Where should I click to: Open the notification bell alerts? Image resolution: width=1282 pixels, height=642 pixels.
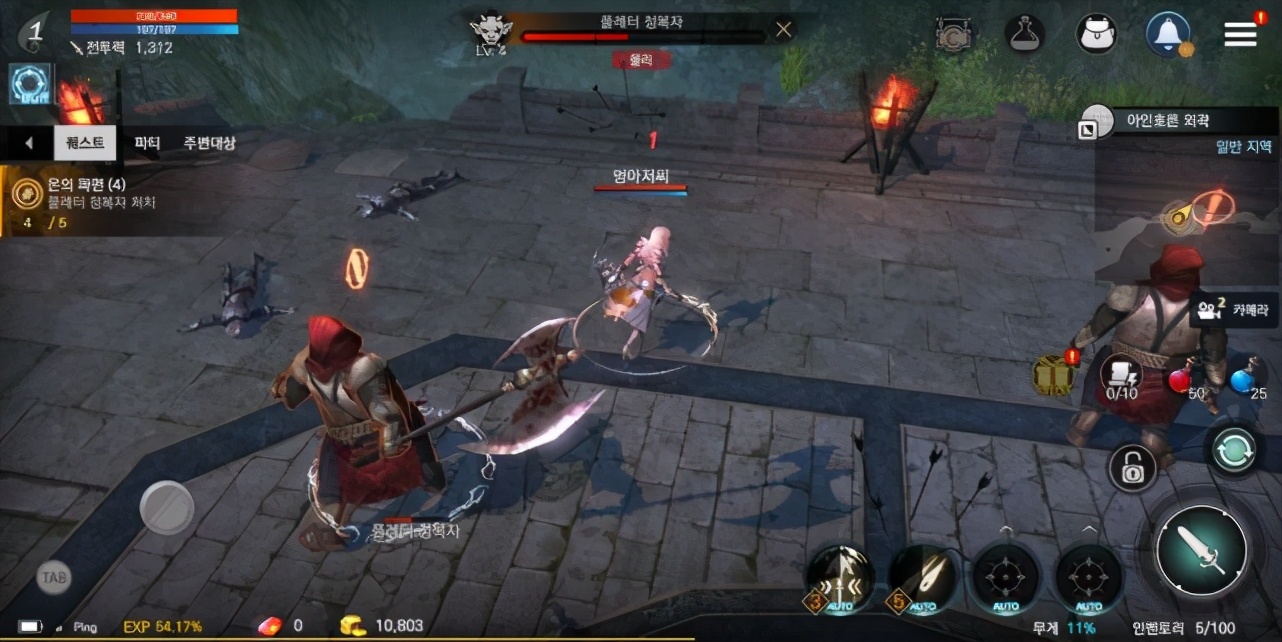click(1167, 34)
